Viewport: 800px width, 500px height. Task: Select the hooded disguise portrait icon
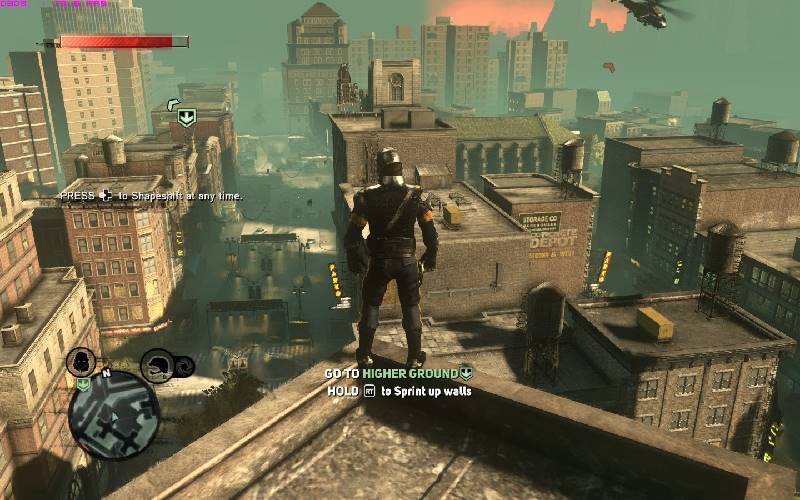click(x=81, y=362)
